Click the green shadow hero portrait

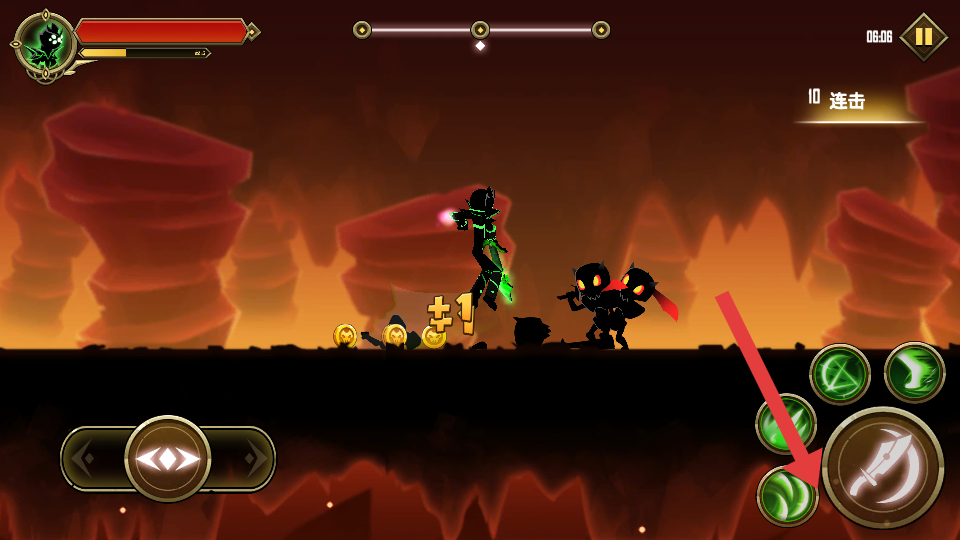pyautogui.click(x=45, y=43)
